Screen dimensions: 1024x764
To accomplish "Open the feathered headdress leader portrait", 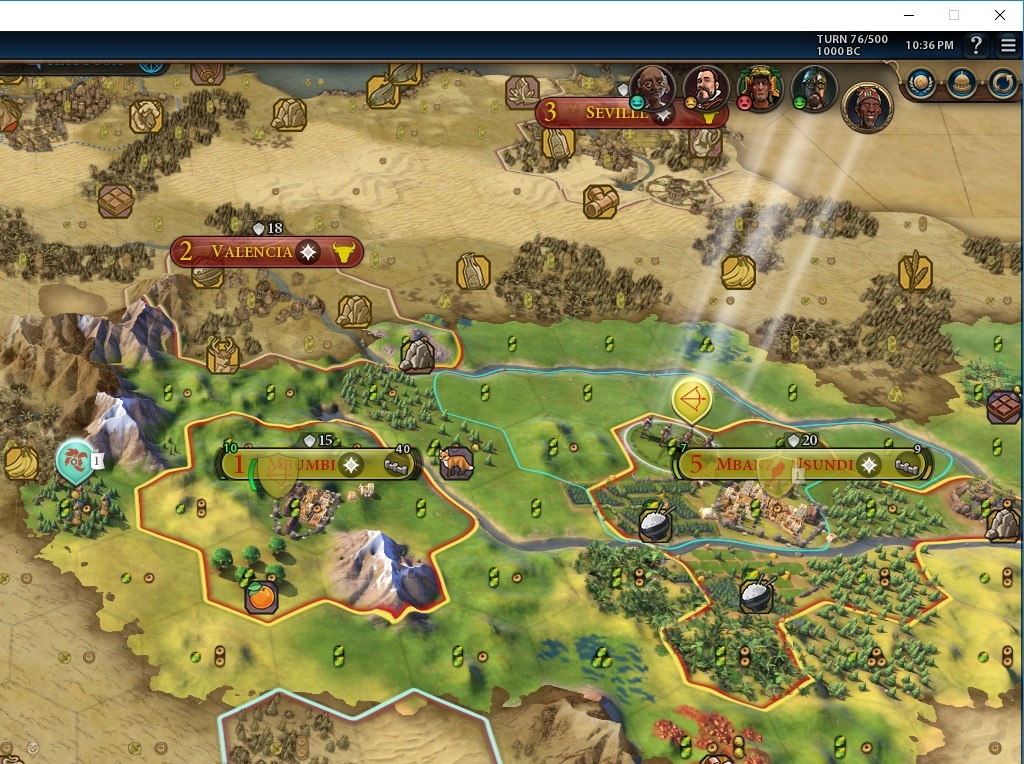I will 760,87.
